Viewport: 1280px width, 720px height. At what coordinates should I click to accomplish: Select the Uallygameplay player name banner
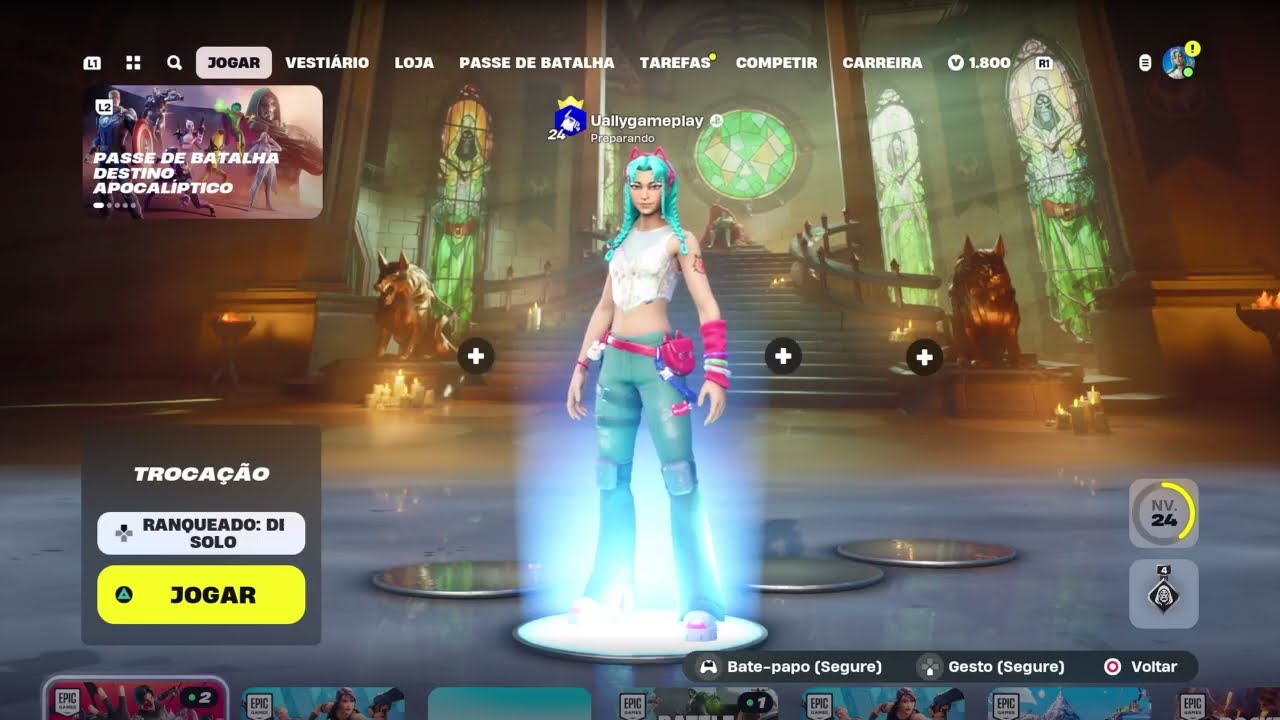point(645,122)
